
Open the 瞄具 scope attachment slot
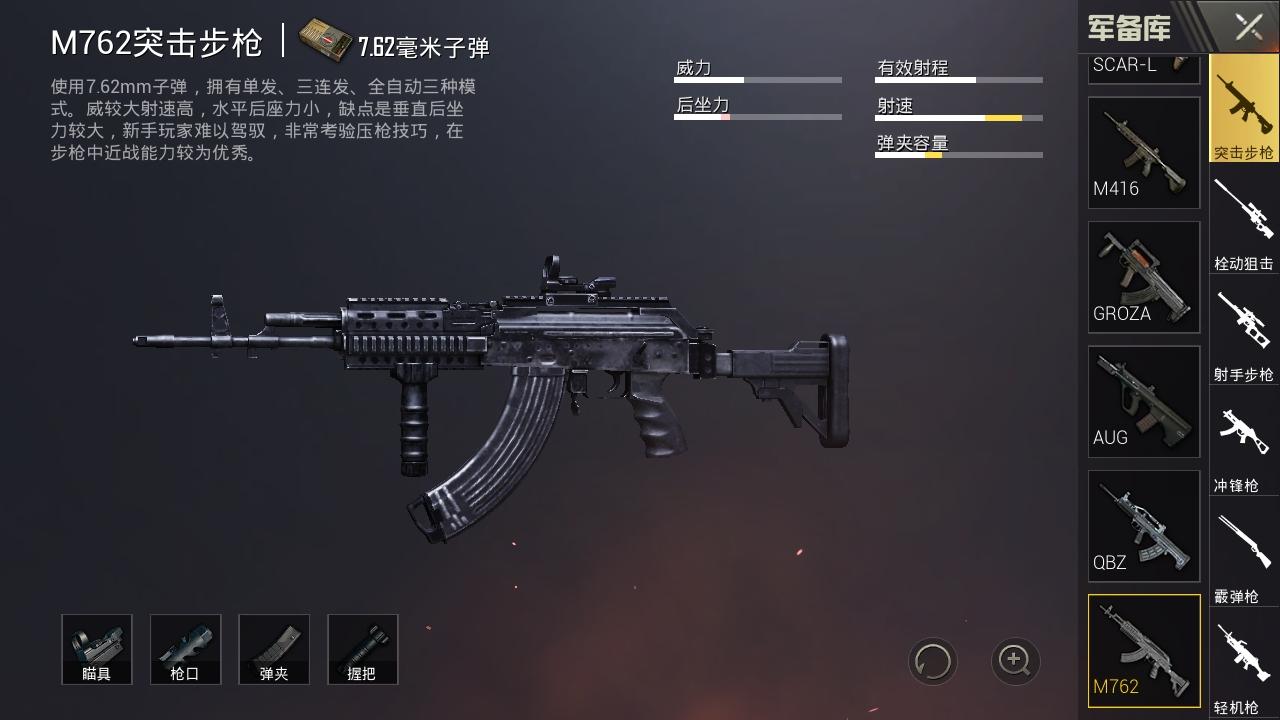point(97,649)
